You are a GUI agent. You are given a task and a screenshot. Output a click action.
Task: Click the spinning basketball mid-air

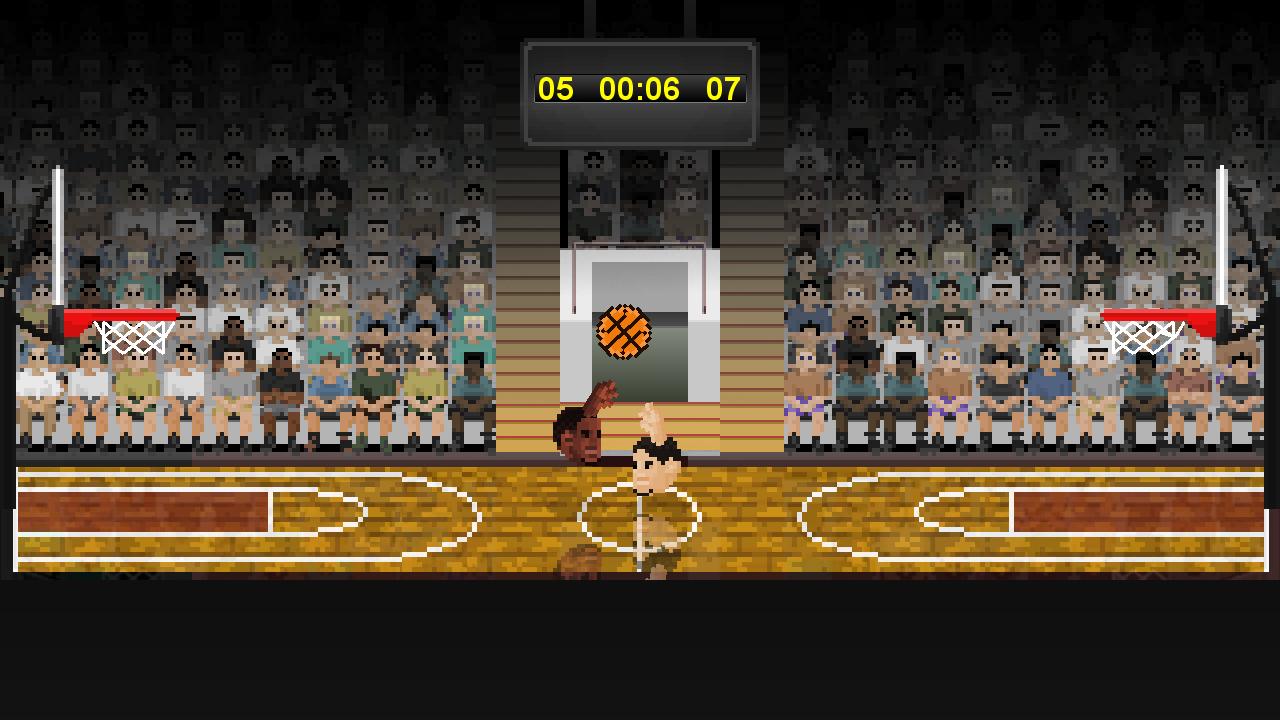[x=622, y=332]
